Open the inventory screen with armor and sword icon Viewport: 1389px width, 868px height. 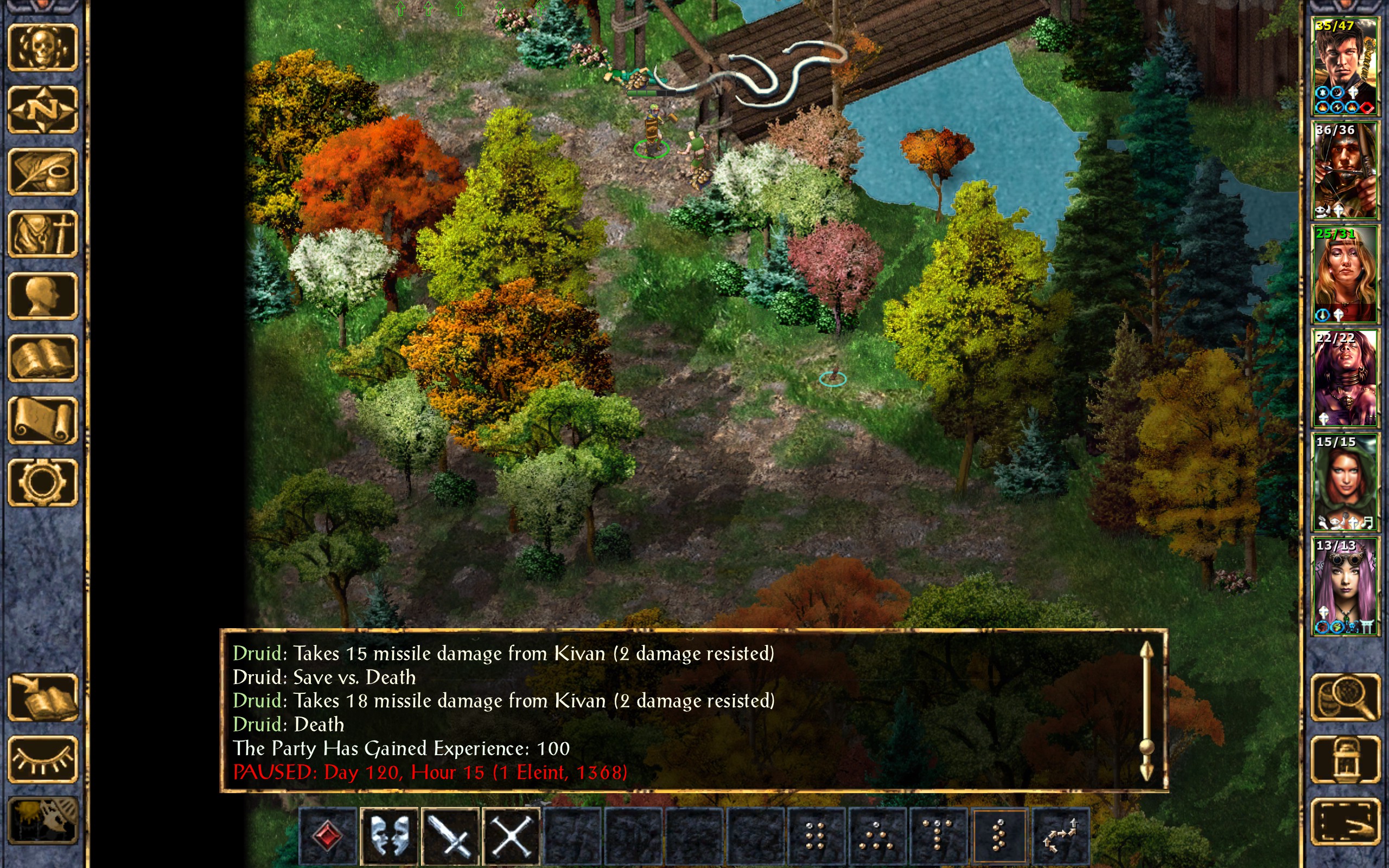click(42, 234)
